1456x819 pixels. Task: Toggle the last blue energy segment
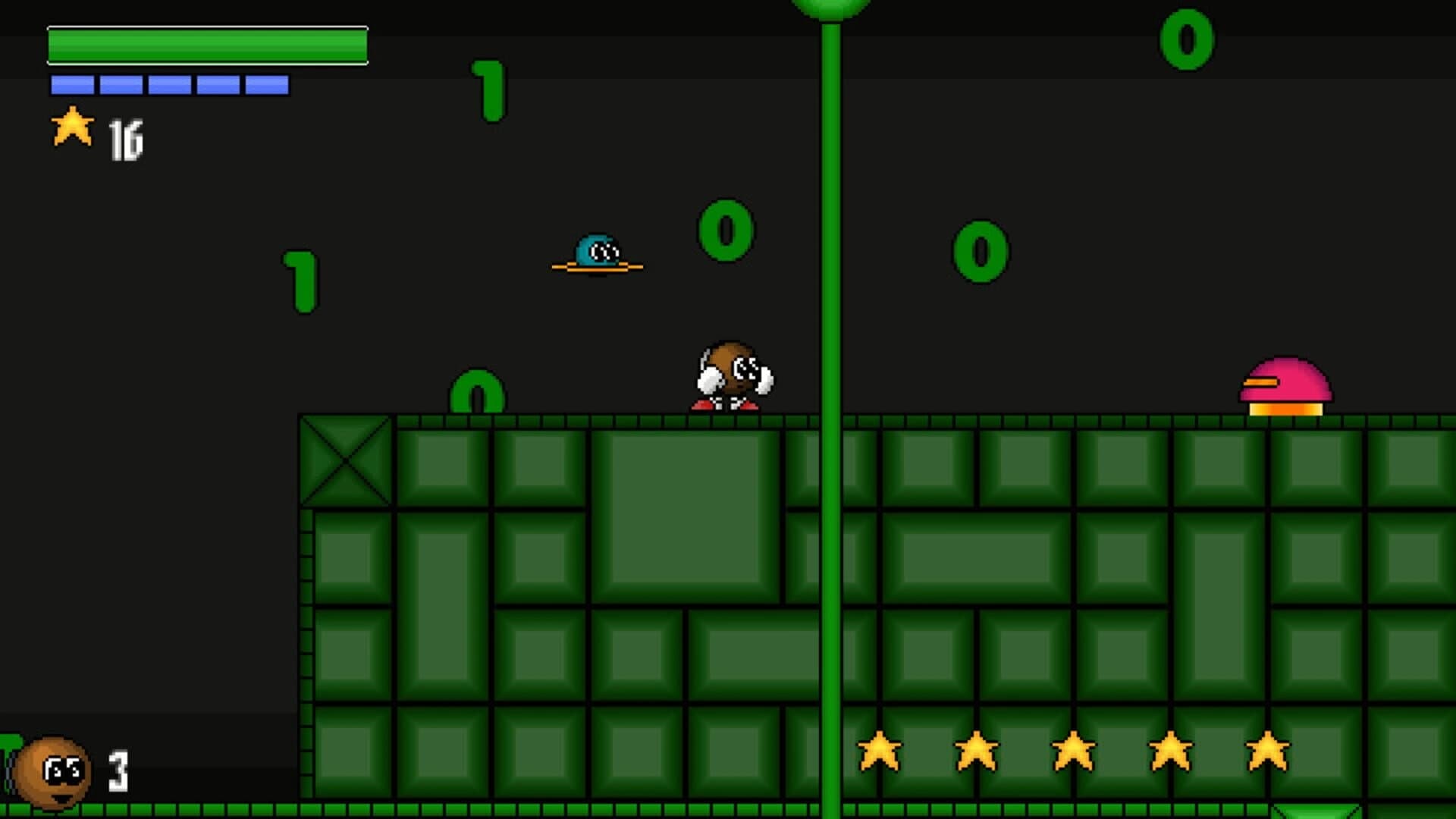pyautogui.click(x=266, y=85)
